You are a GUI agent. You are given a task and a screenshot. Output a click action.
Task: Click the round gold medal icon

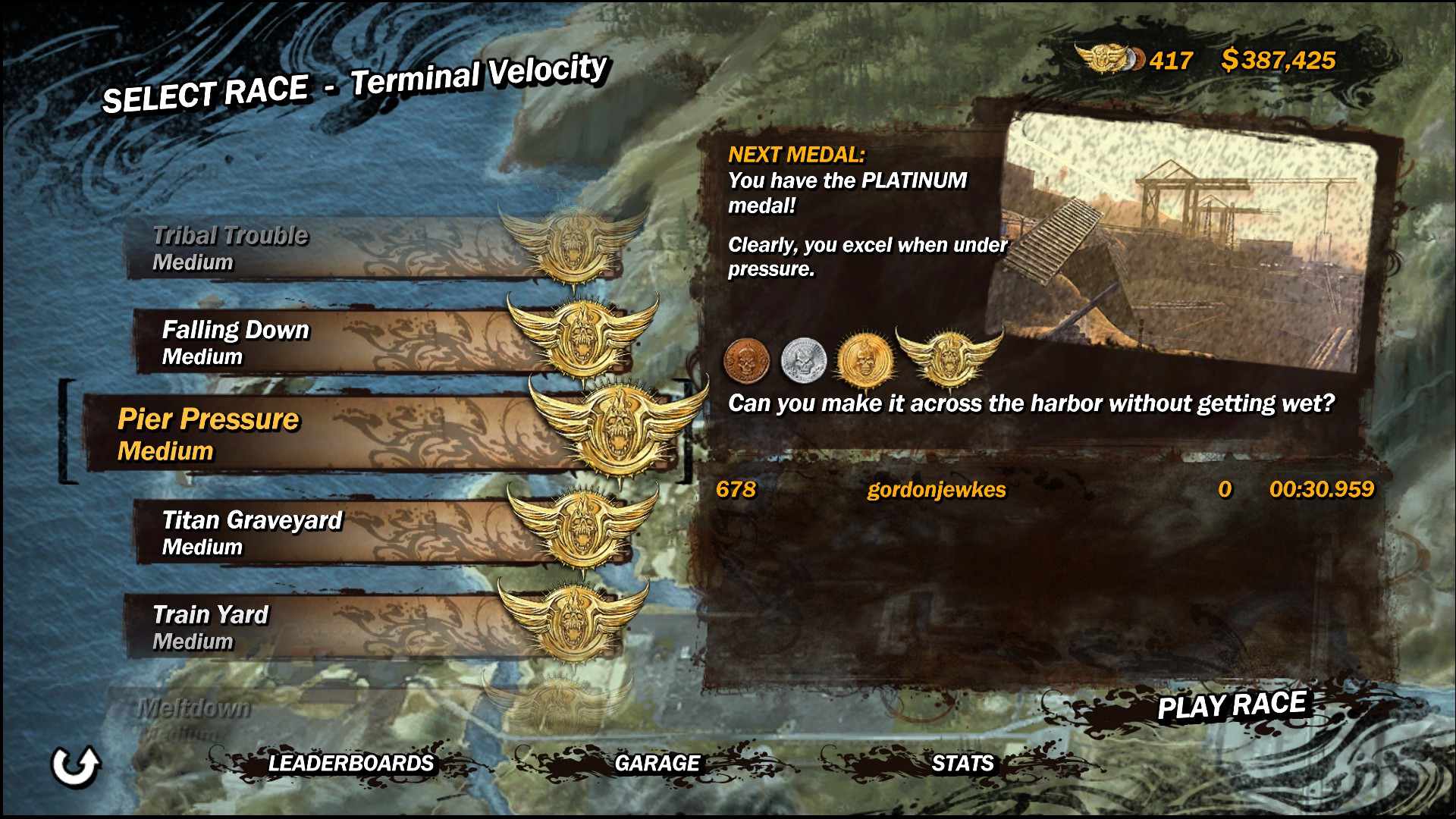tap(863, 359)
